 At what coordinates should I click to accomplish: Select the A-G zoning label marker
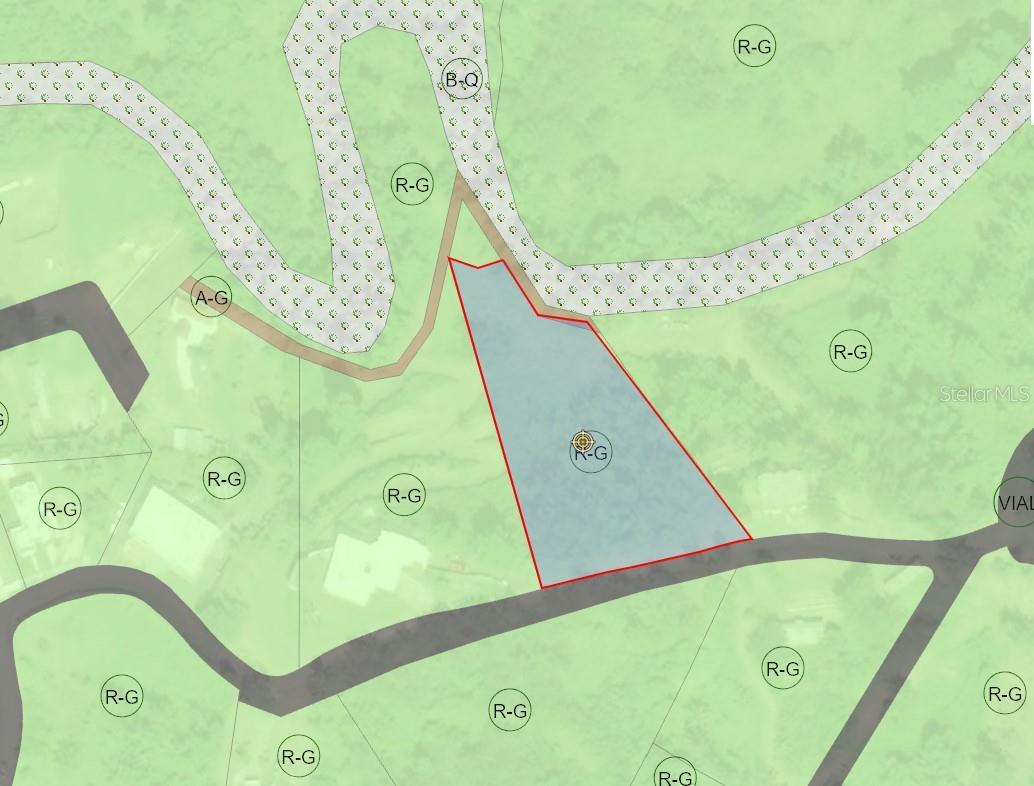tap(212, 297)
